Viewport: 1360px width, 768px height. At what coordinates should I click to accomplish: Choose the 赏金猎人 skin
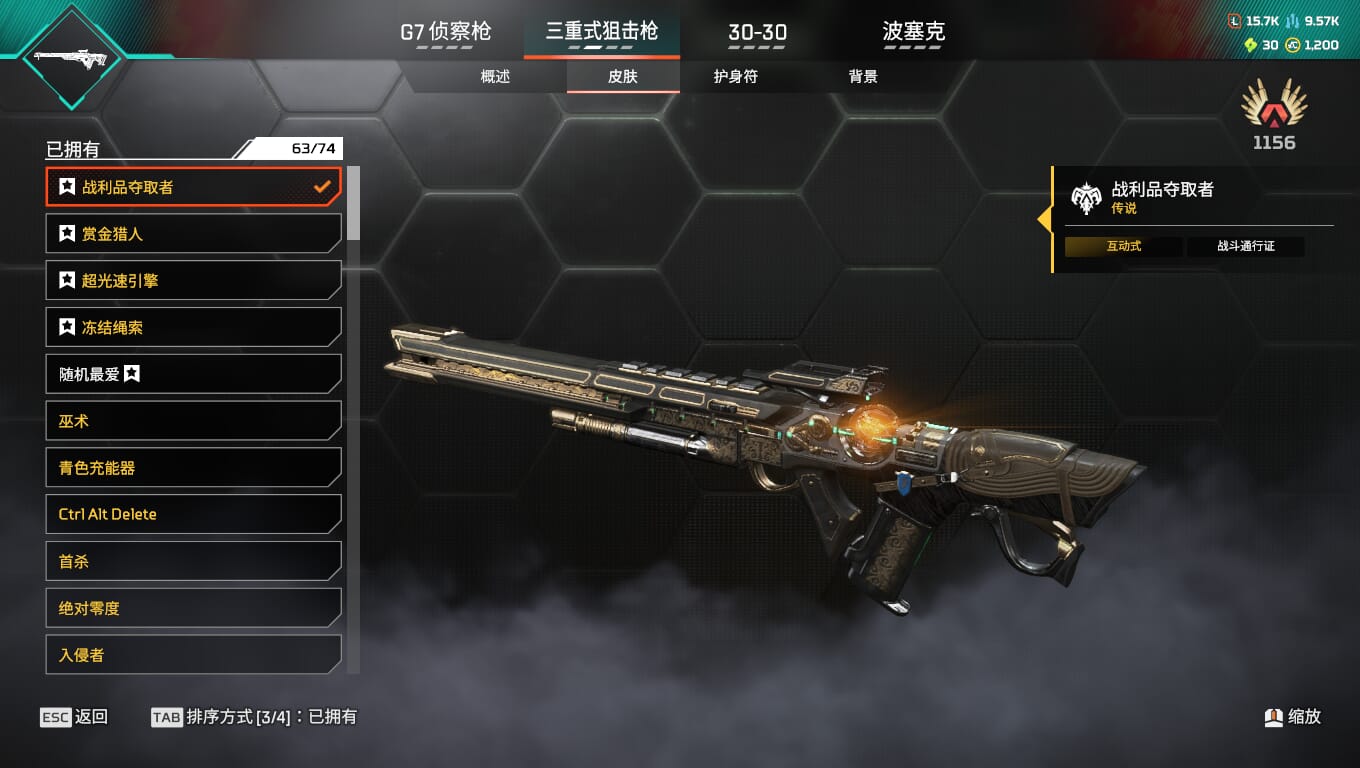(193, 234)
